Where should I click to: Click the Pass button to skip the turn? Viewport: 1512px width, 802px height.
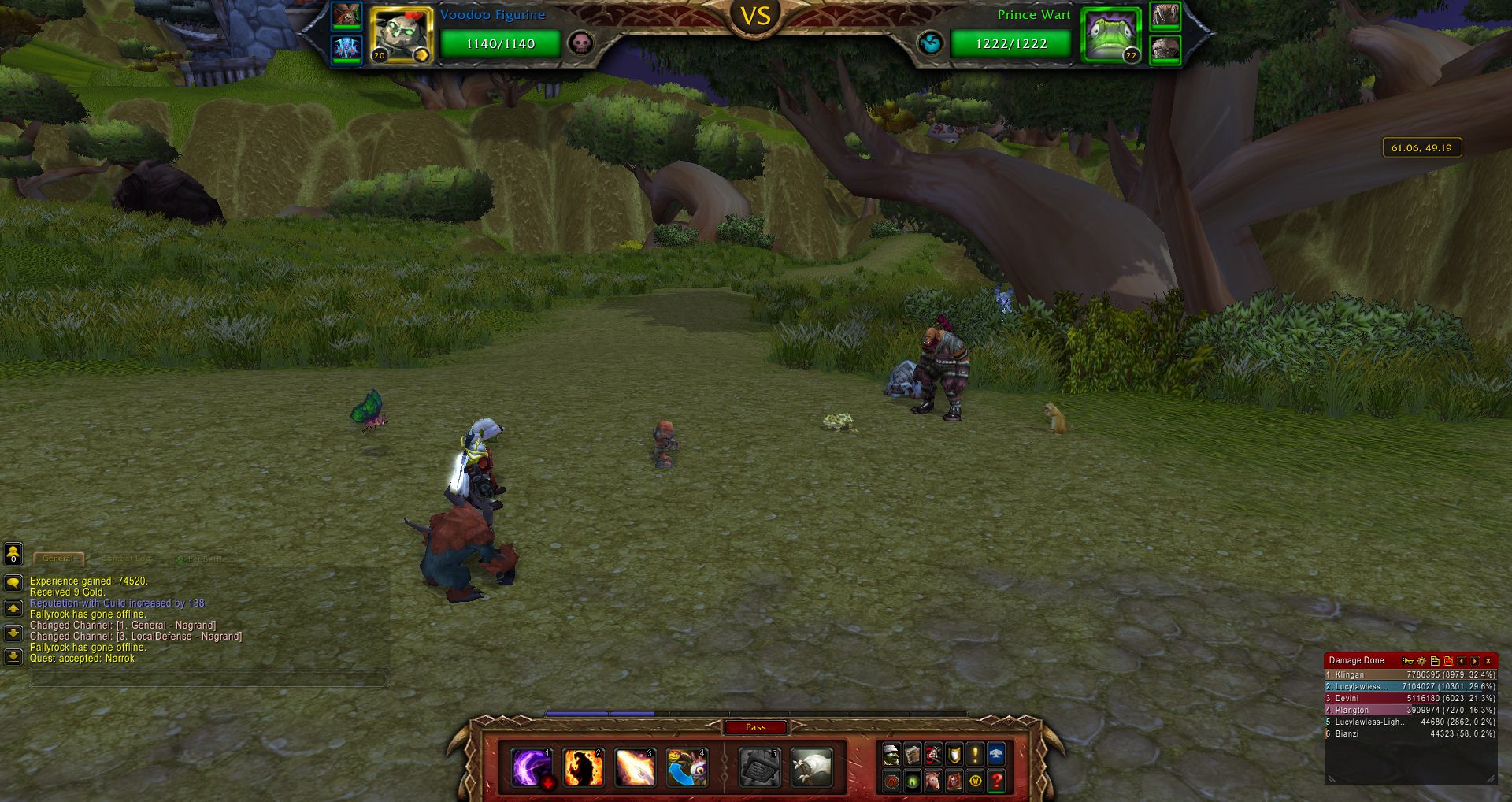click(755, 727)
